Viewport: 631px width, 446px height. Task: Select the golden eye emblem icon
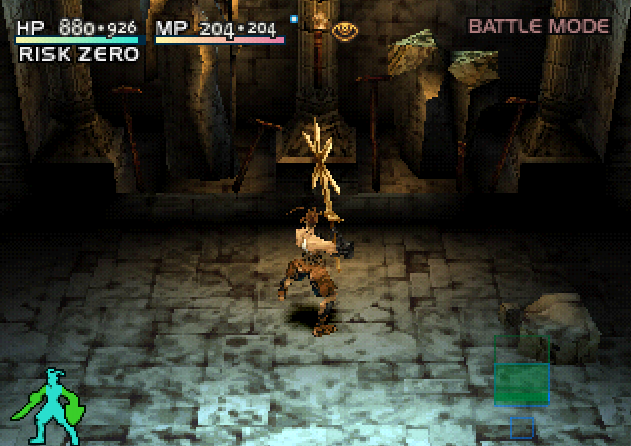tap(346, 31)
